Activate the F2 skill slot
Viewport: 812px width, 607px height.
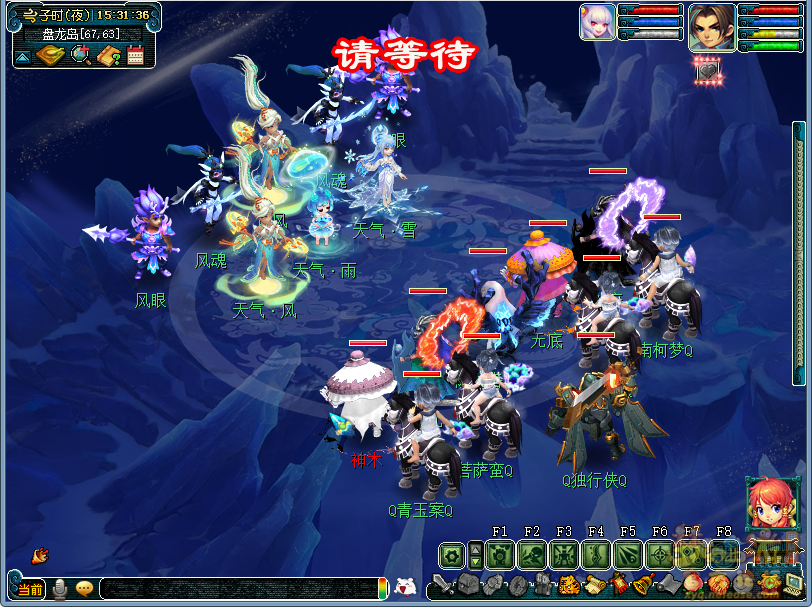[532, 554]
